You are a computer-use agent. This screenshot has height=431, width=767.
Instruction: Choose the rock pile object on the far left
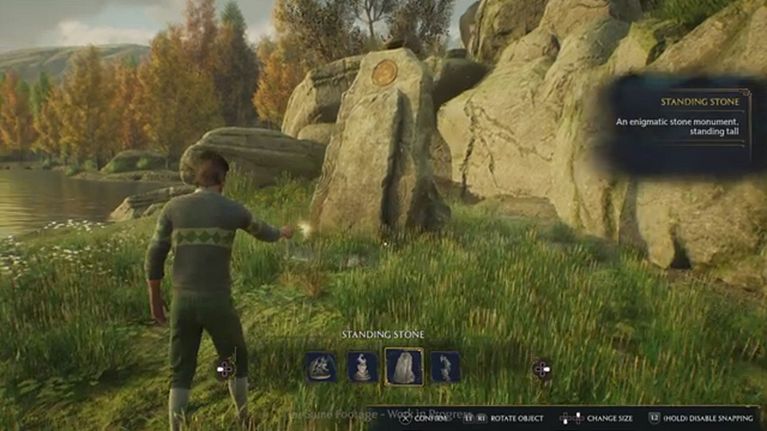tap(320, 367)
